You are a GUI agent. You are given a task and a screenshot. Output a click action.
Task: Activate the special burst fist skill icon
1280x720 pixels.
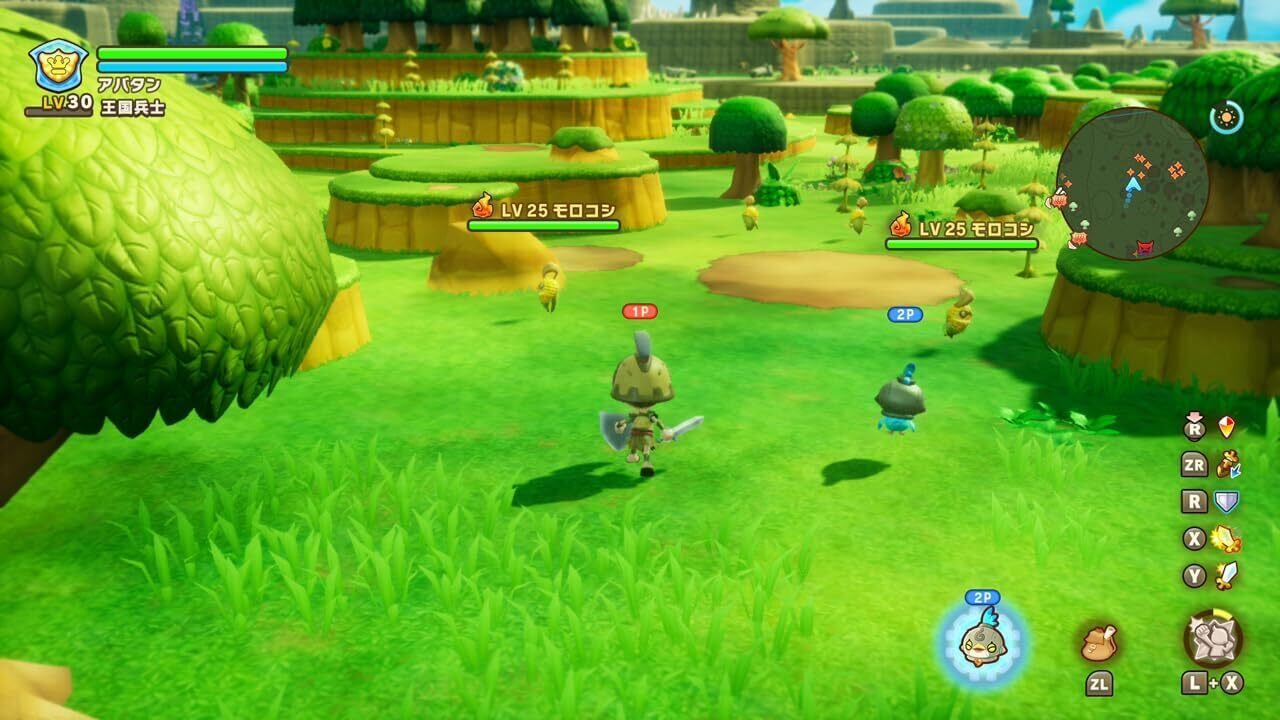1213,638
